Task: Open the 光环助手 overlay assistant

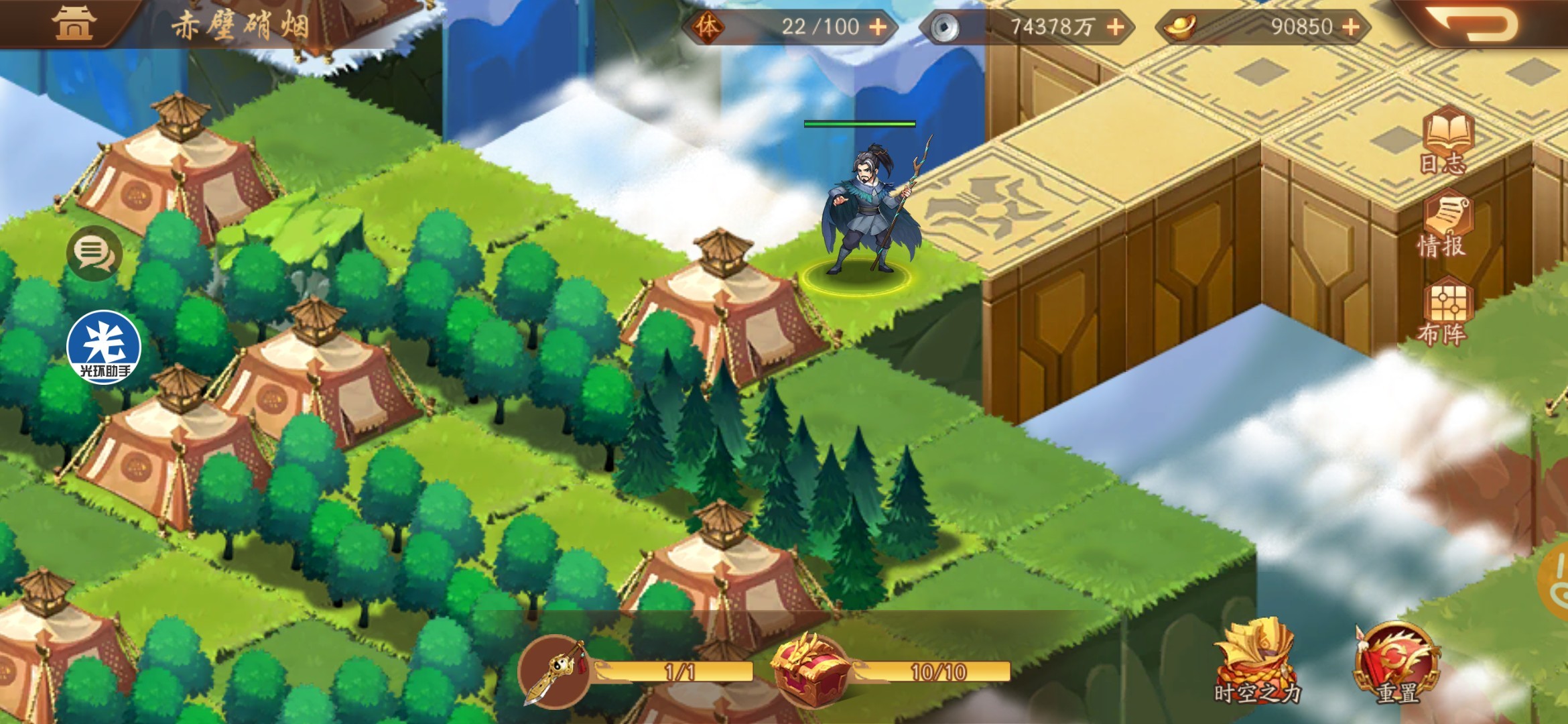Action: tap(104, 347)
